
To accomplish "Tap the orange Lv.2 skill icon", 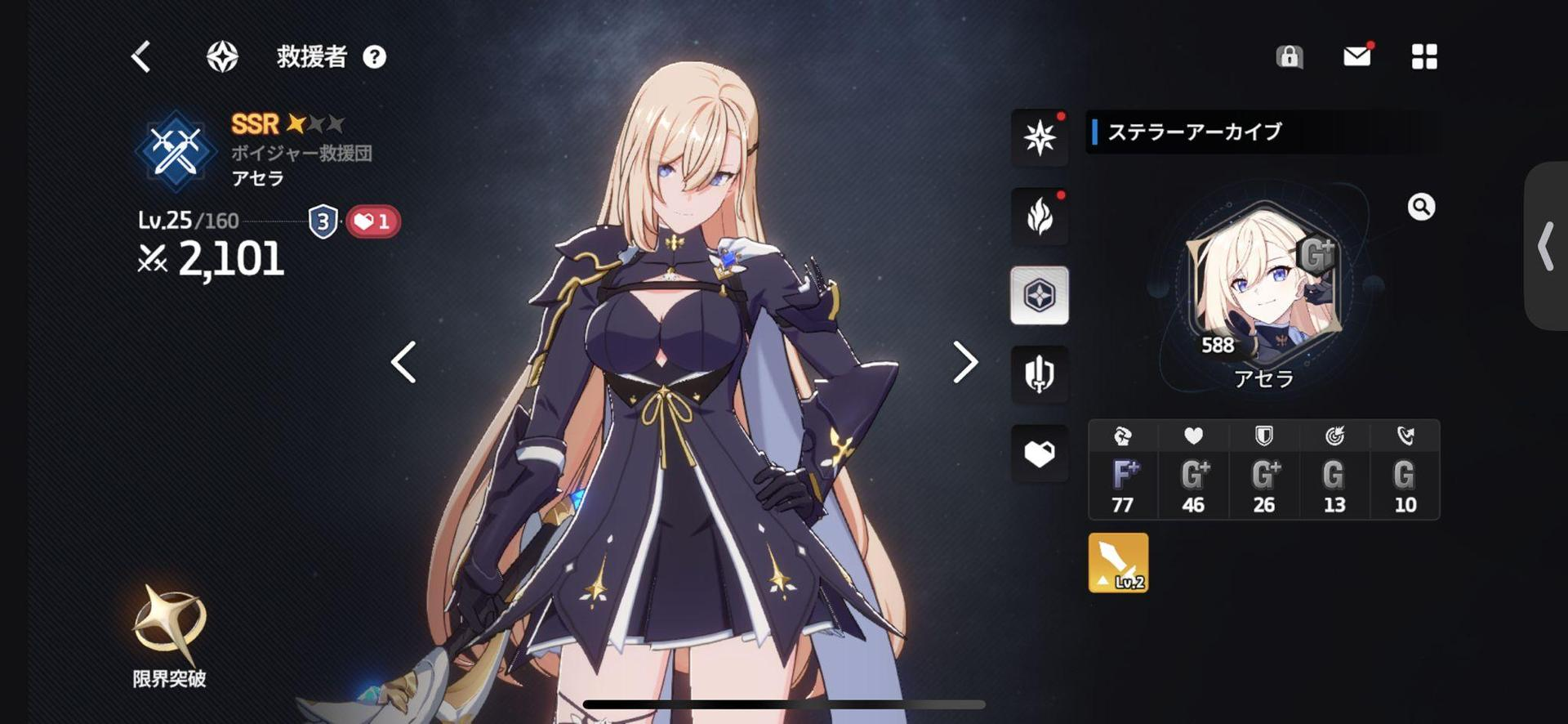I will (x=1117, y=562).
